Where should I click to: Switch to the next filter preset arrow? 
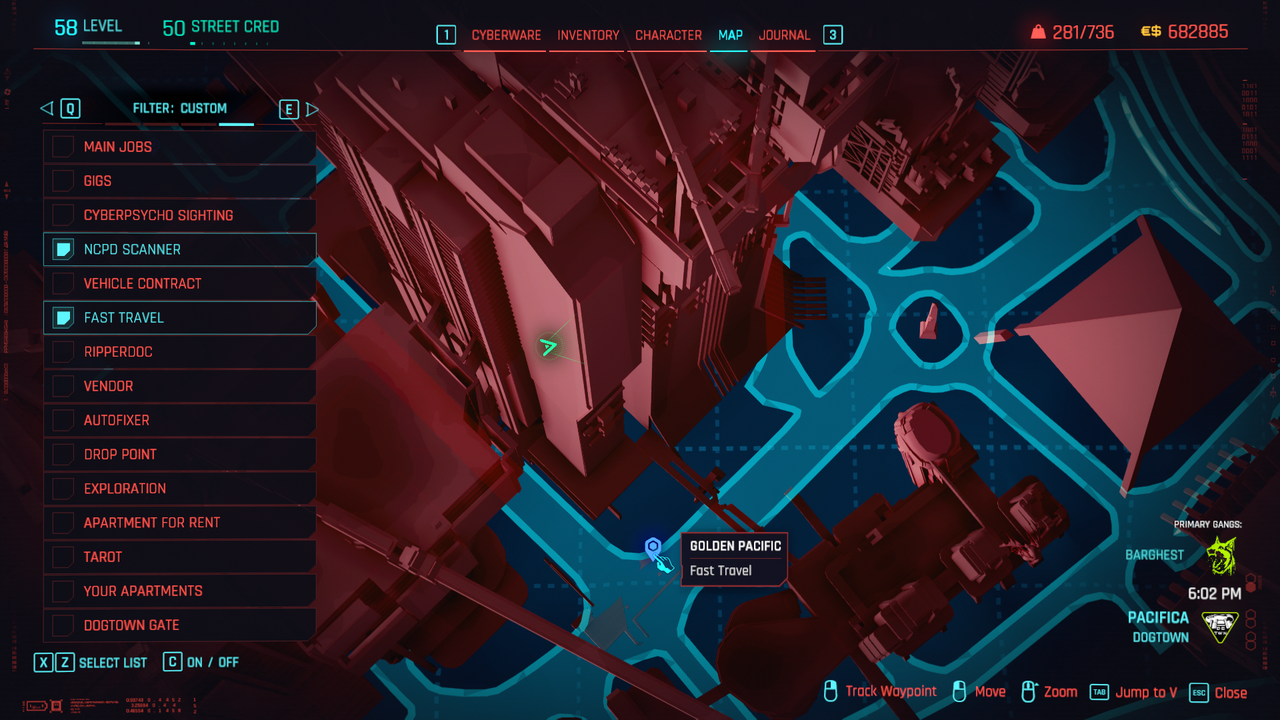(x=312, y=109)
